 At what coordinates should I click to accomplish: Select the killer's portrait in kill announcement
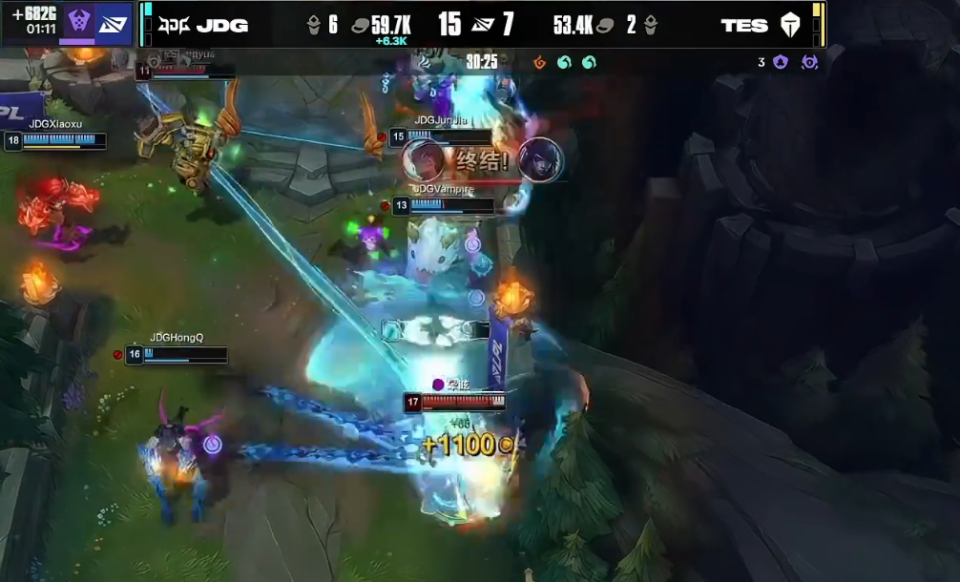(x=424, y=160)
